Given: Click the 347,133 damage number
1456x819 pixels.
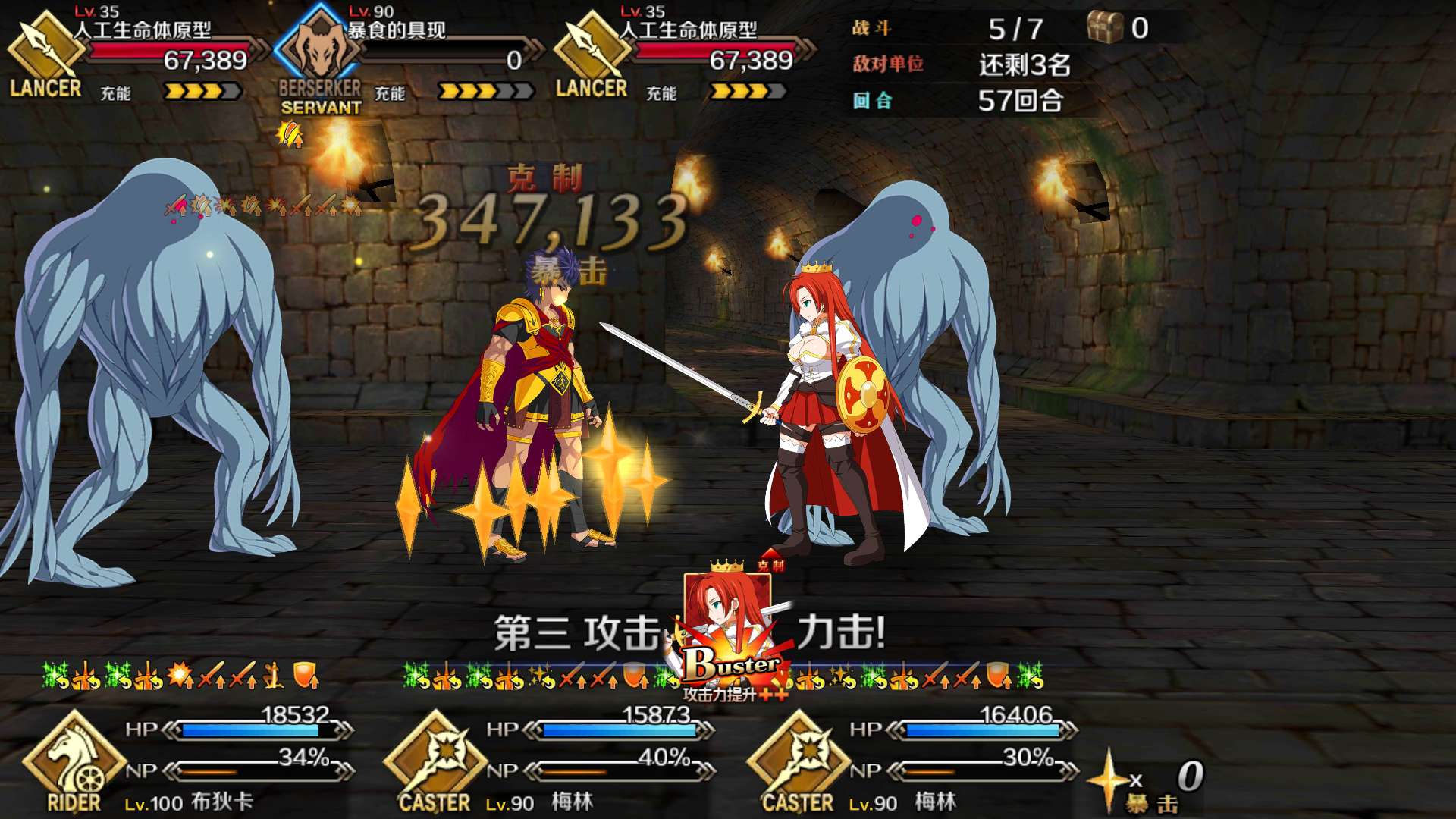Looking at the screenshot, I should pyautogui.click(x=554, y=220).
